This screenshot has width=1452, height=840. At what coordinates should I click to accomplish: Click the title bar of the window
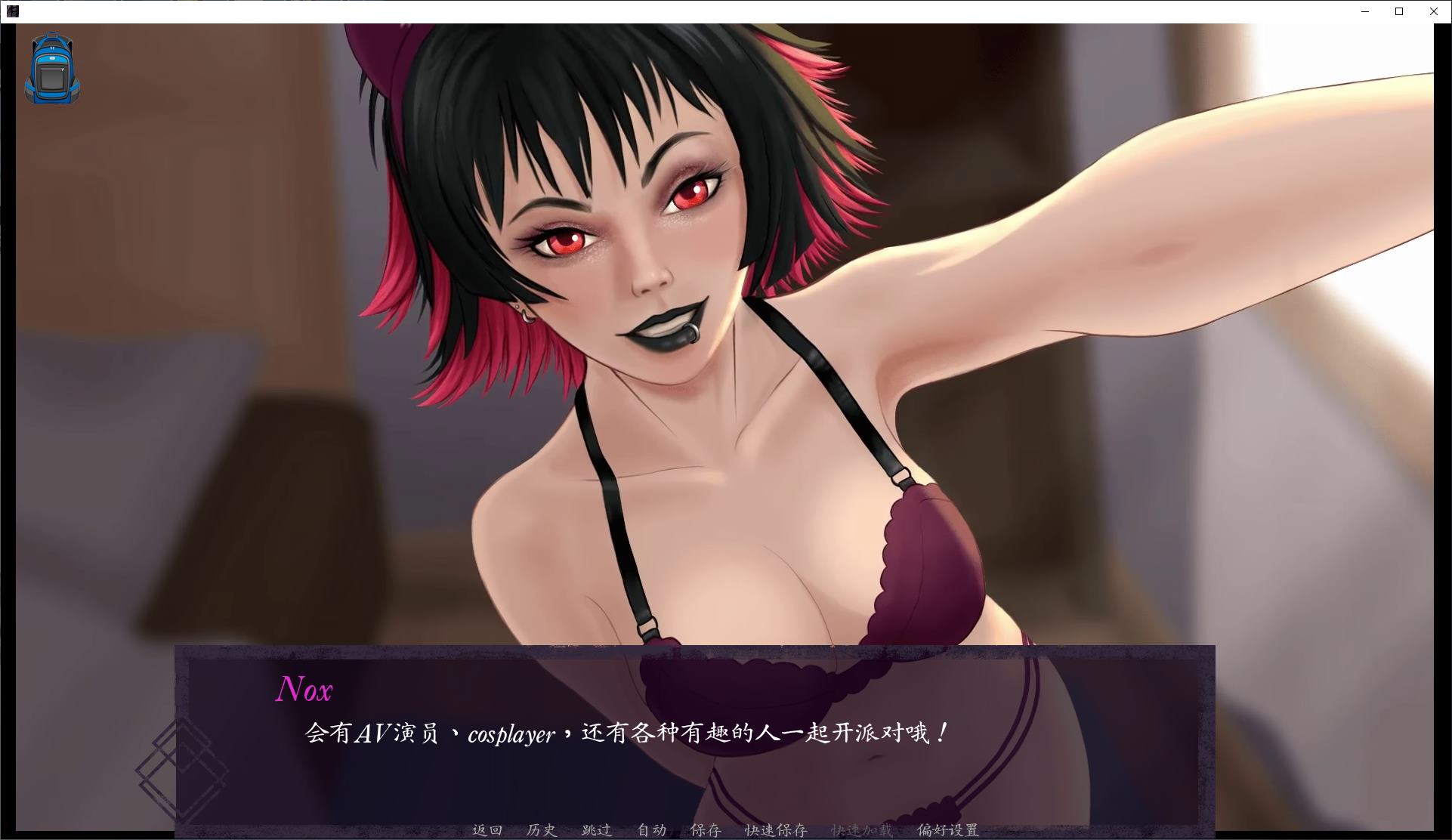(680, 11)
